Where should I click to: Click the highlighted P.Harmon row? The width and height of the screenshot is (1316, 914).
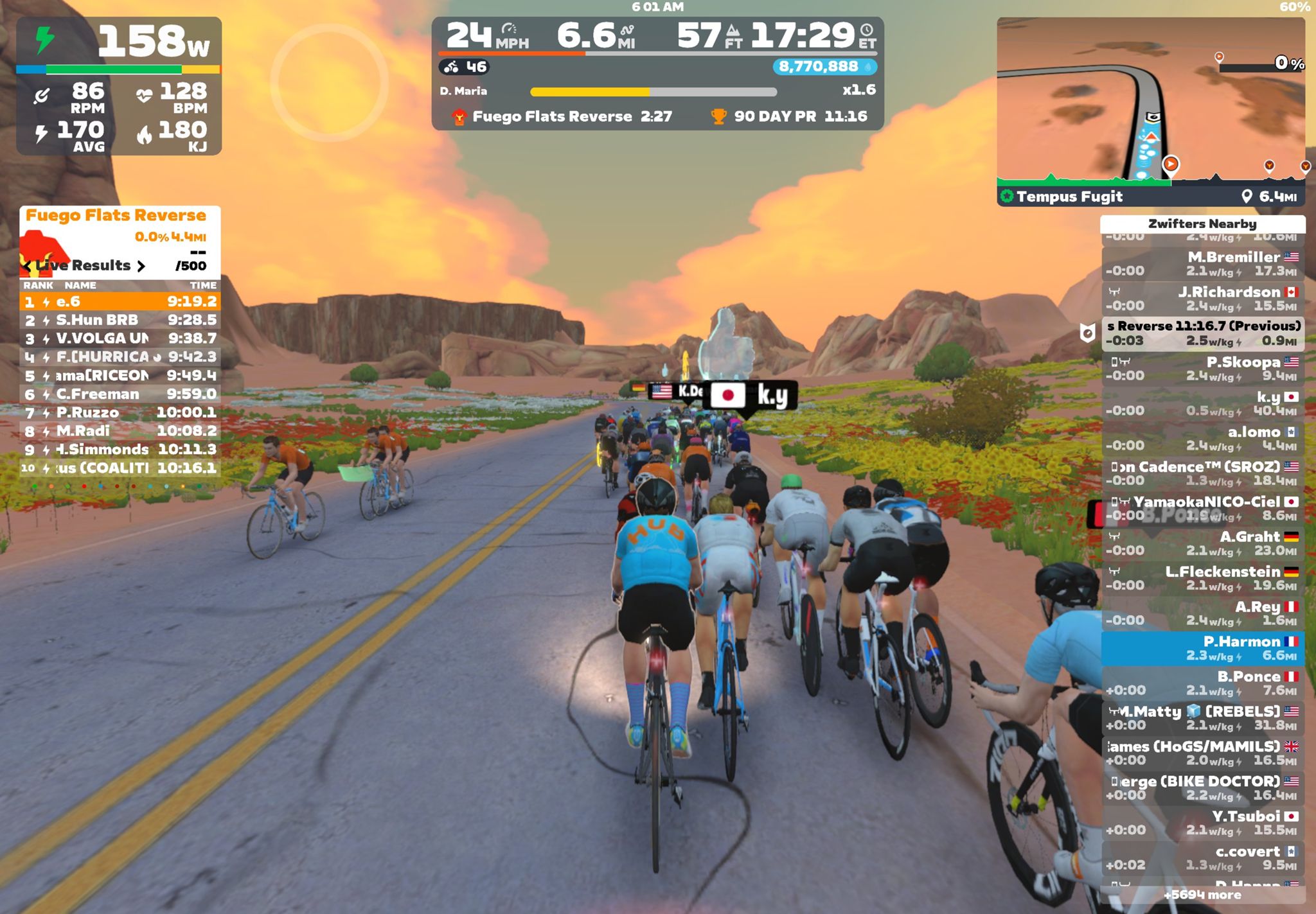click(1202, 648)
